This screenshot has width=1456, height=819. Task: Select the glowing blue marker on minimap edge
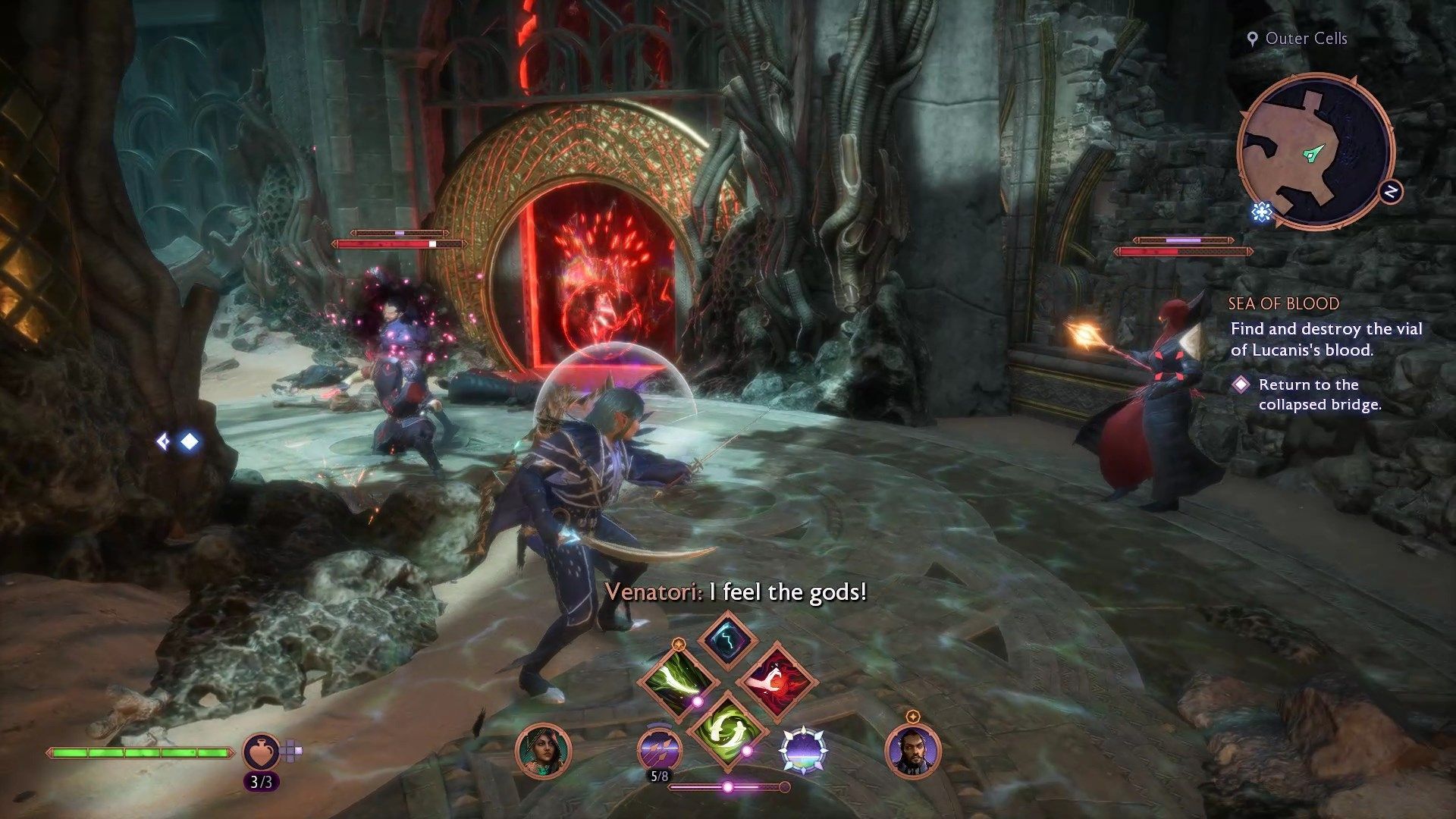pos(1261,212)
